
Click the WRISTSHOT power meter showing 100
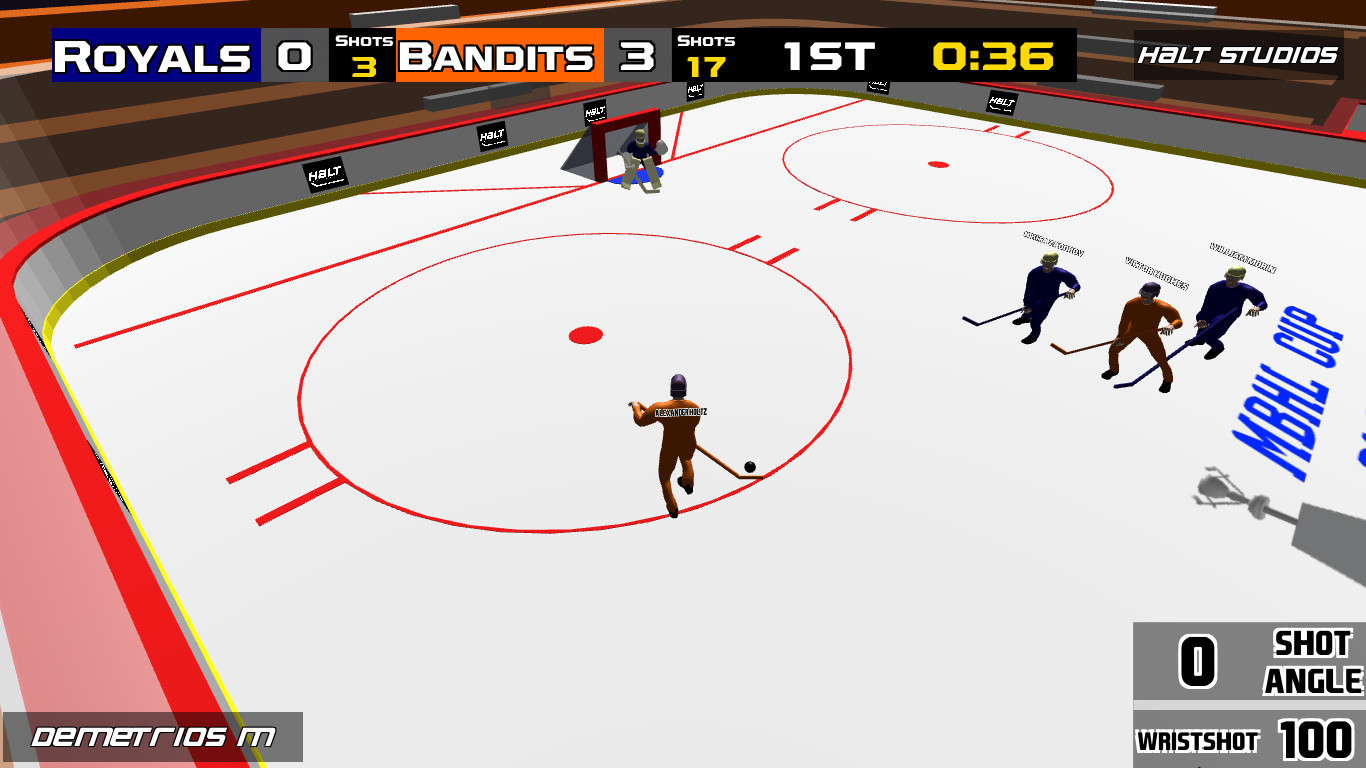(x=1250, y=741)
